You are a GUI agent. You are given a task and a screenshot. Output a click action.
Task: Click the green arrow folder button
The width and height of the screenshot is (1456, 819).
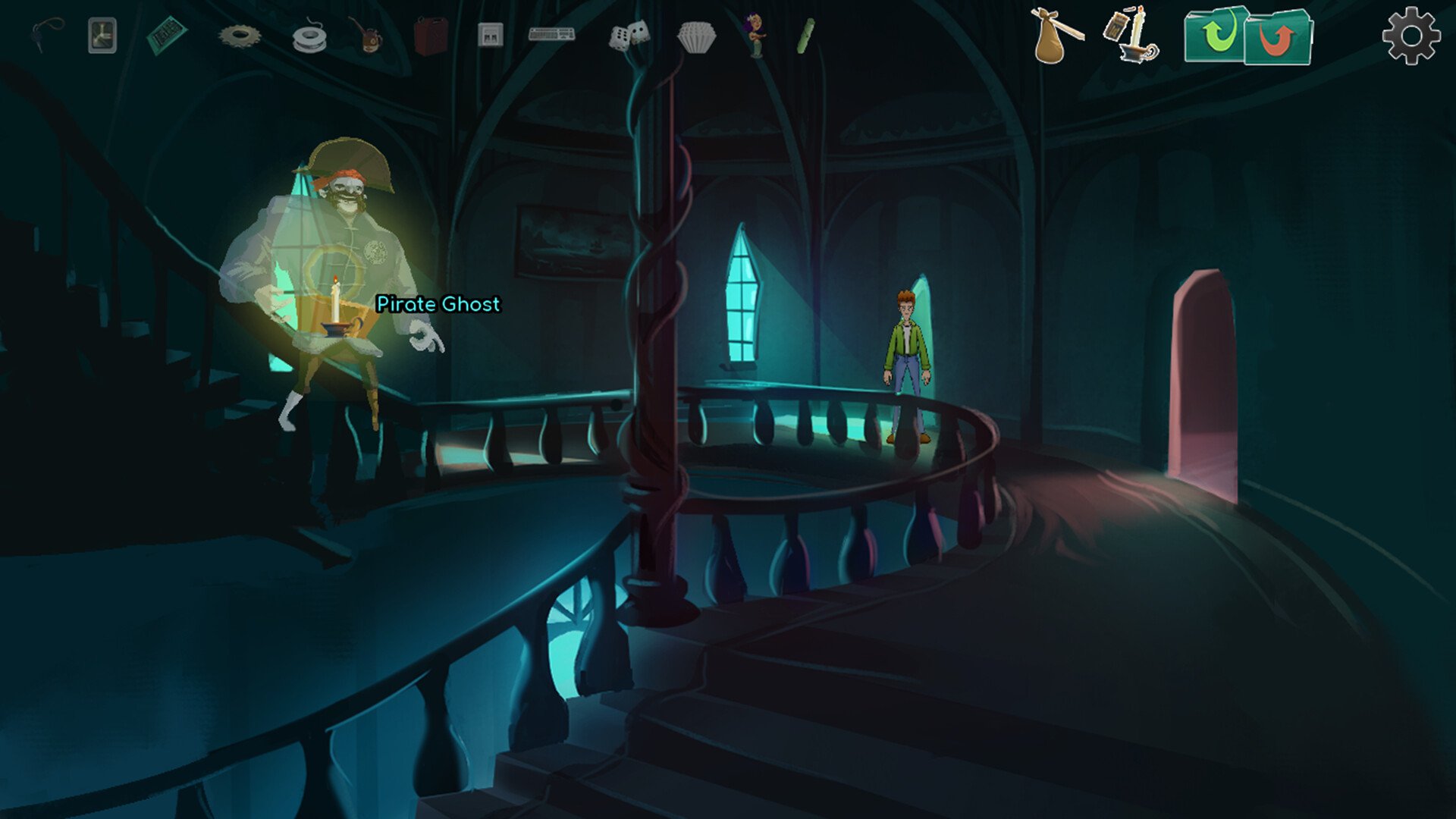point(1216,35)
